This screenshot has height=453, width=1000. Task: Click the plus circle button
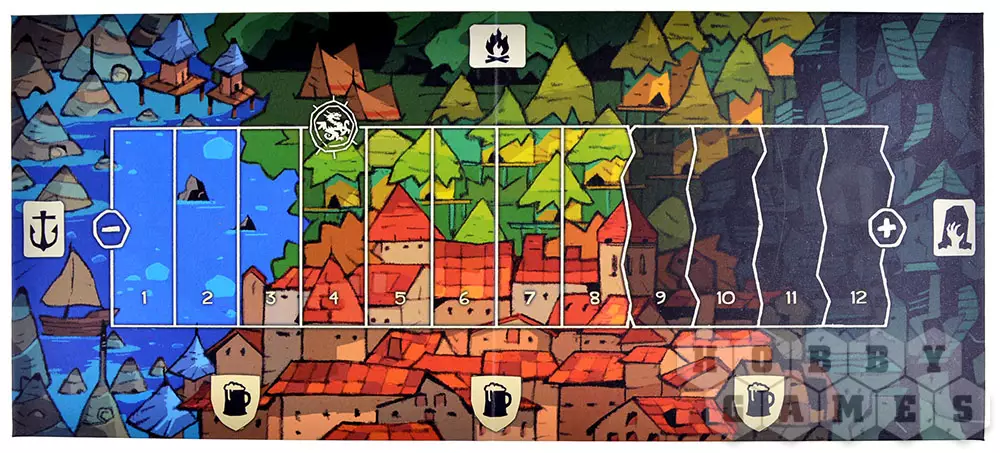885,228
